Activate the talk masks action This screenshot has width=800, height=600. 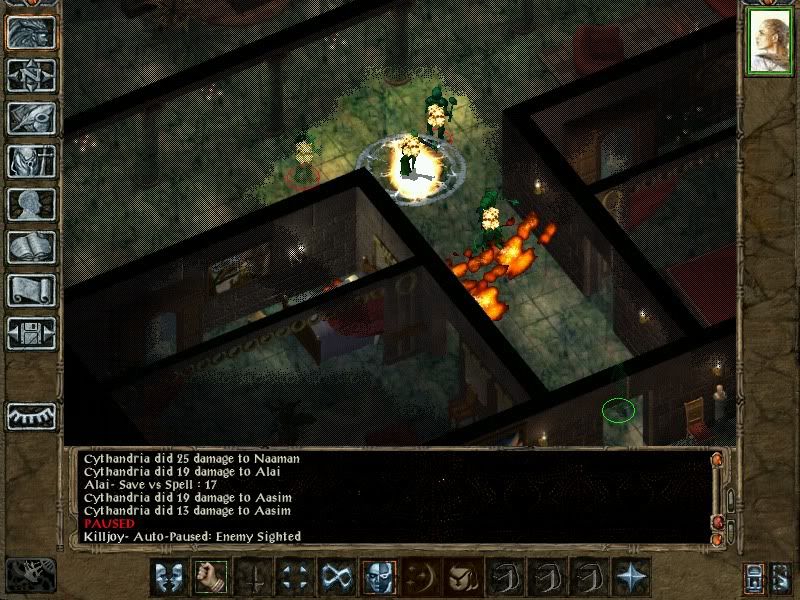[169, 577]
